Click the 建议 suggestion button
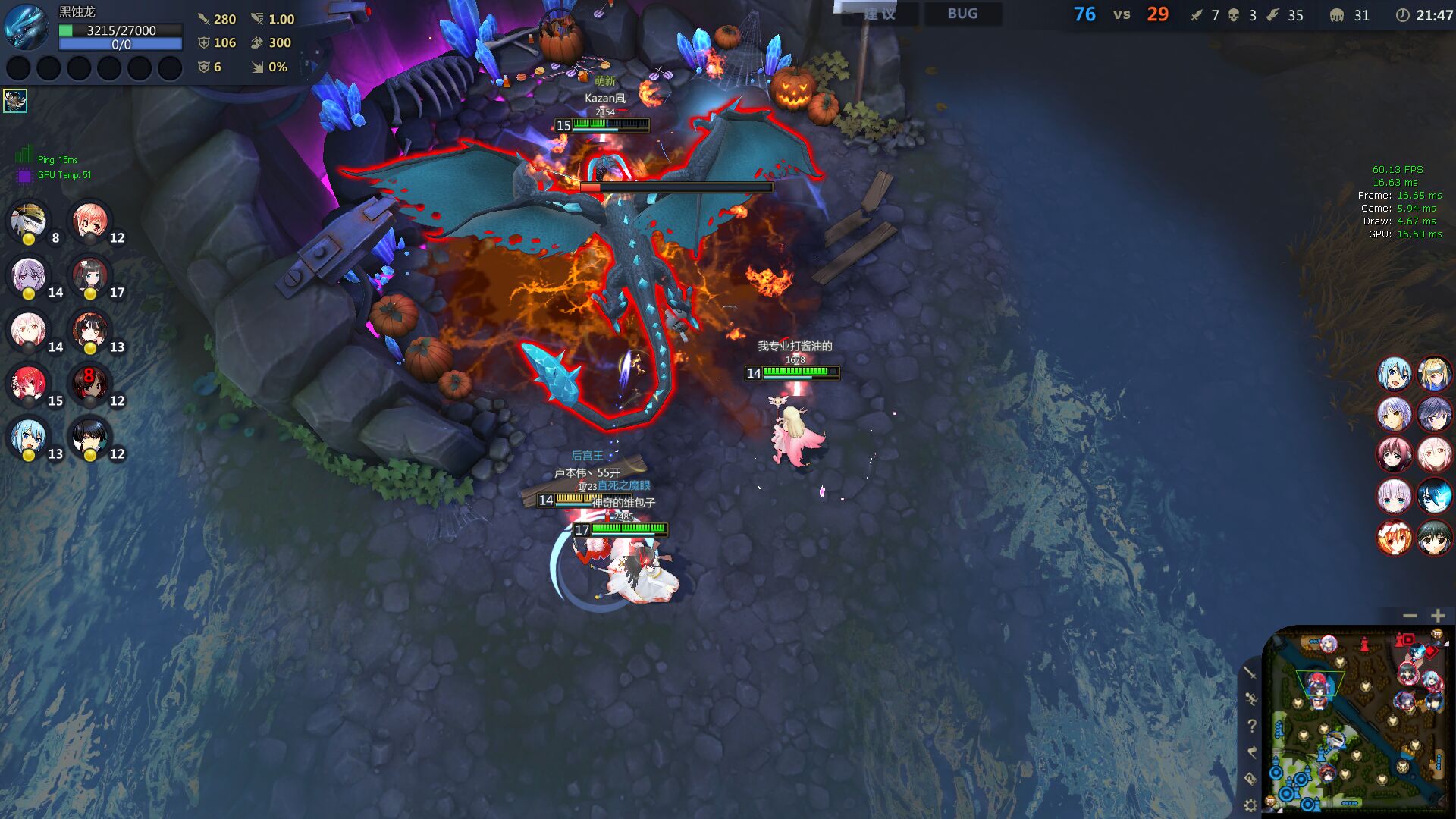The image size is (1456, 819). pos(880,14)
